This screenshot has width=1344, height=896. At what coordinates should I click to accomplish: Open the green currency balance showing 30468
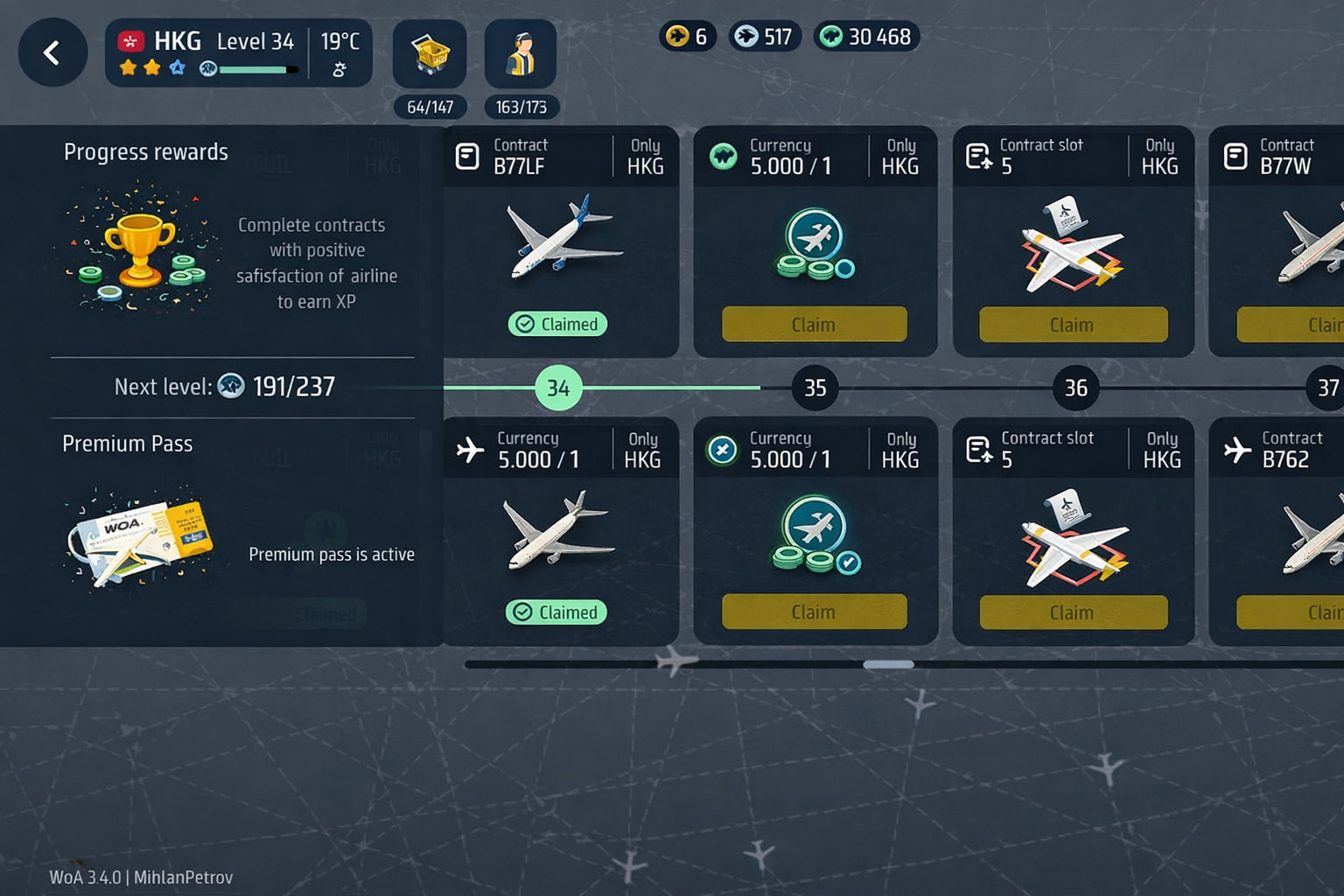pos(866,36)
